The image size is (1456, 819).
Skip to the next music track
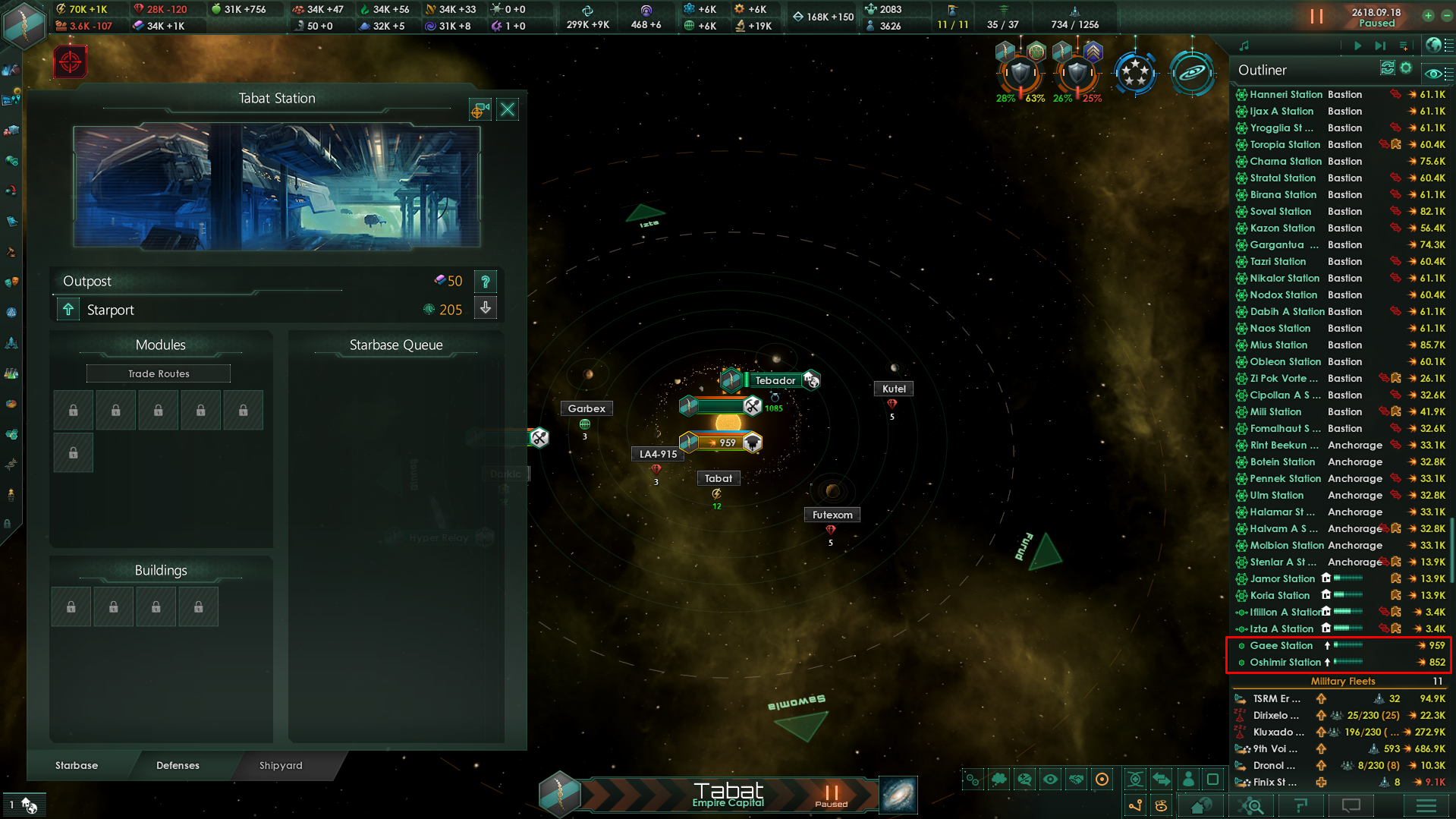pyautogui.click(x=1380, y=46)
